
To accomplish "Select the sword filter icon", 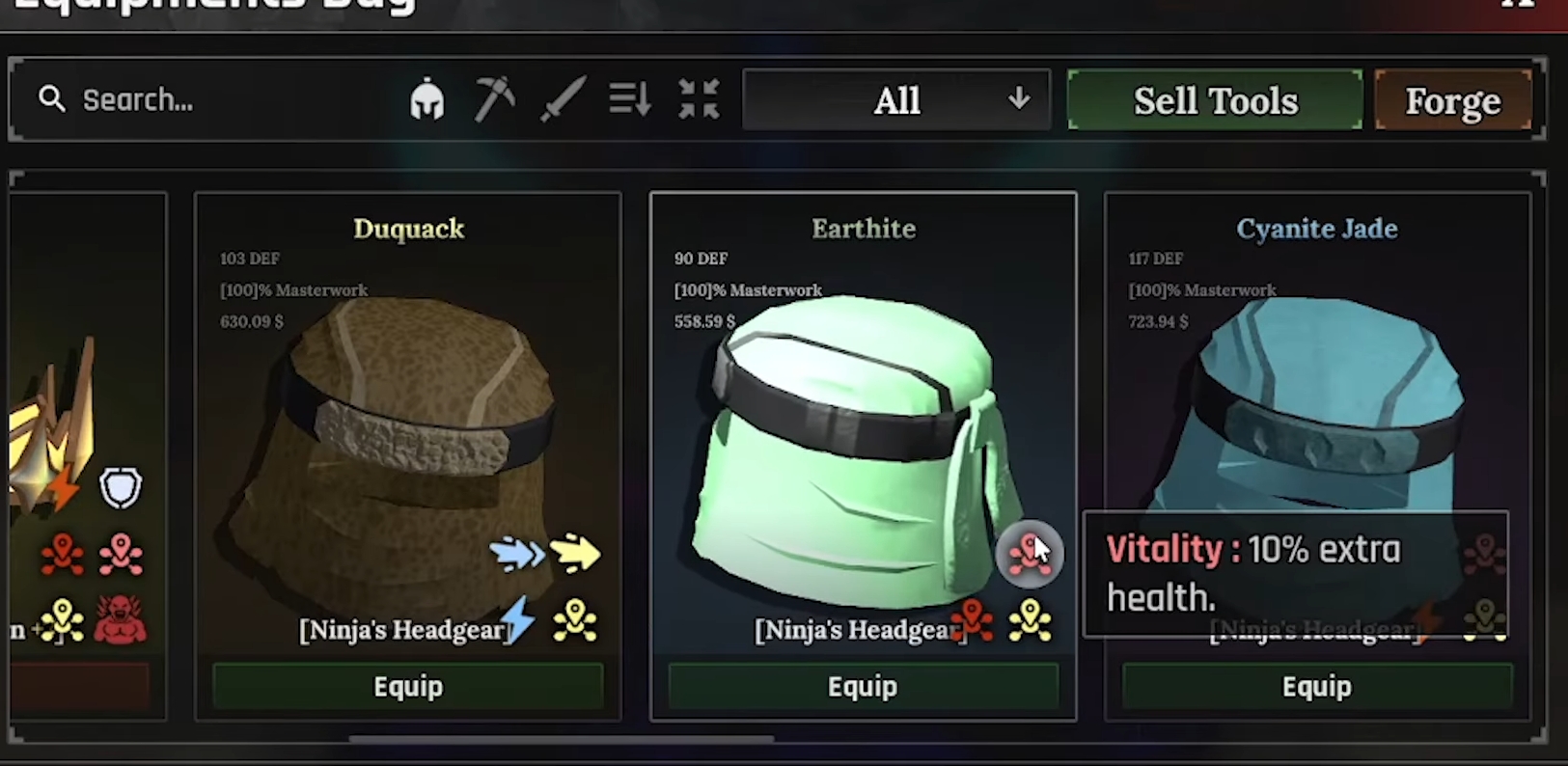I will [x=564, y=98].
